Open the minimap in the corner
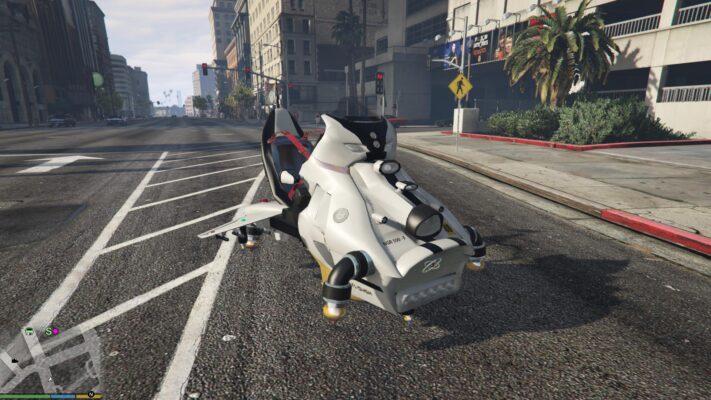711x400 pixels. (50, 357)
